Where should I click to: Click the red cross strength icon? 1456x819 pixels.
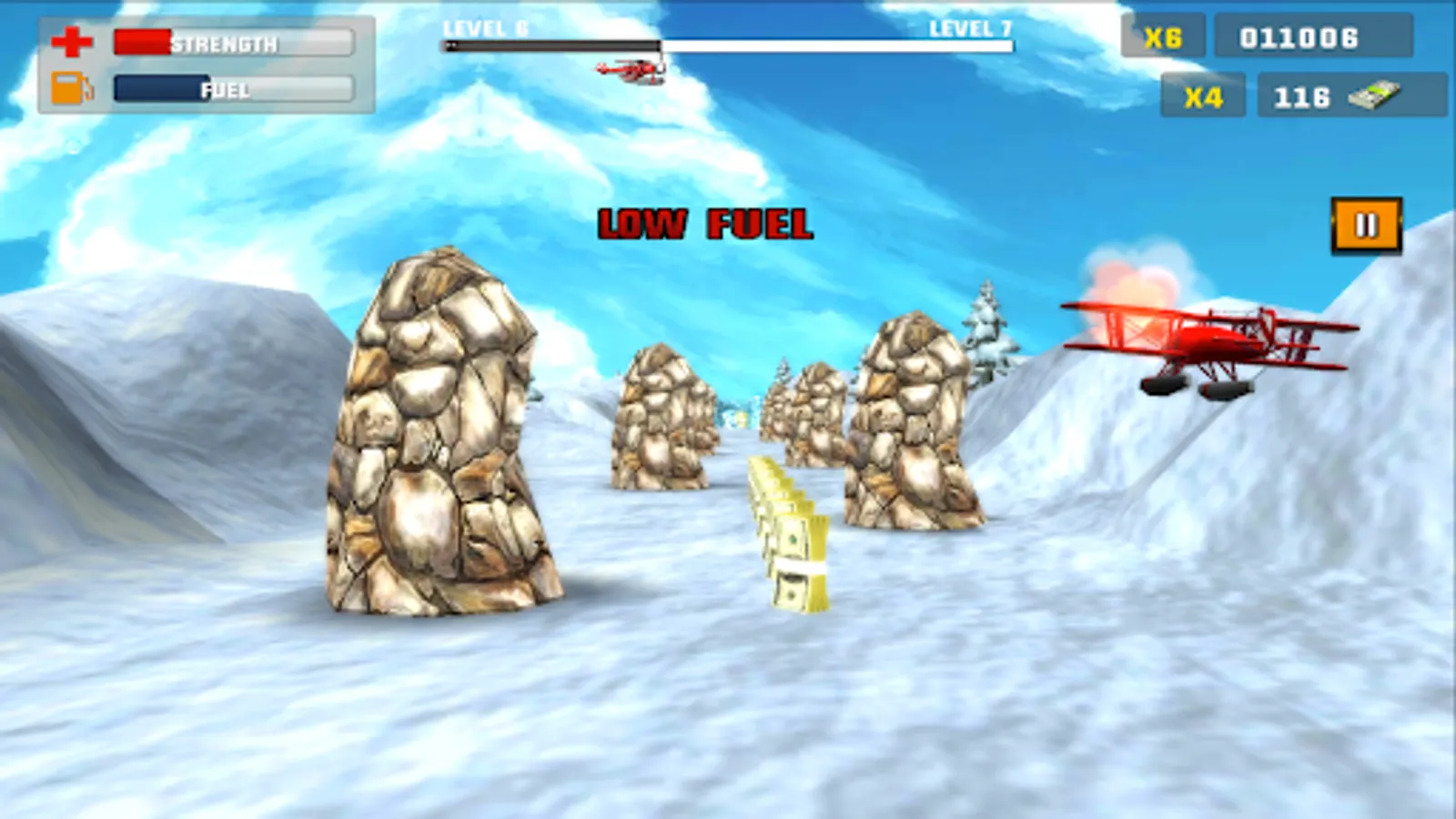tap(73, 42)
